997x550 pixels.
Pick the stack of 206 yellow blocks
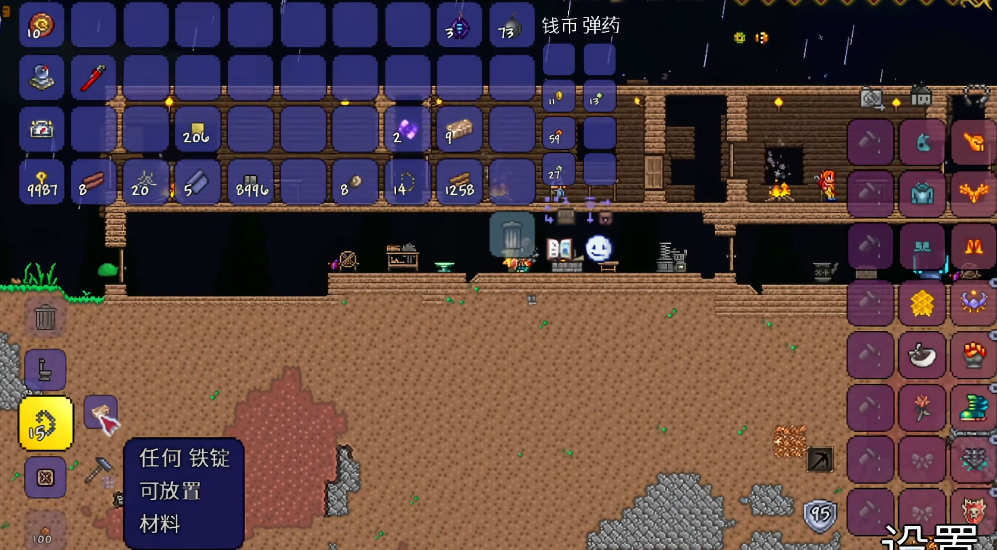[198, 130]
